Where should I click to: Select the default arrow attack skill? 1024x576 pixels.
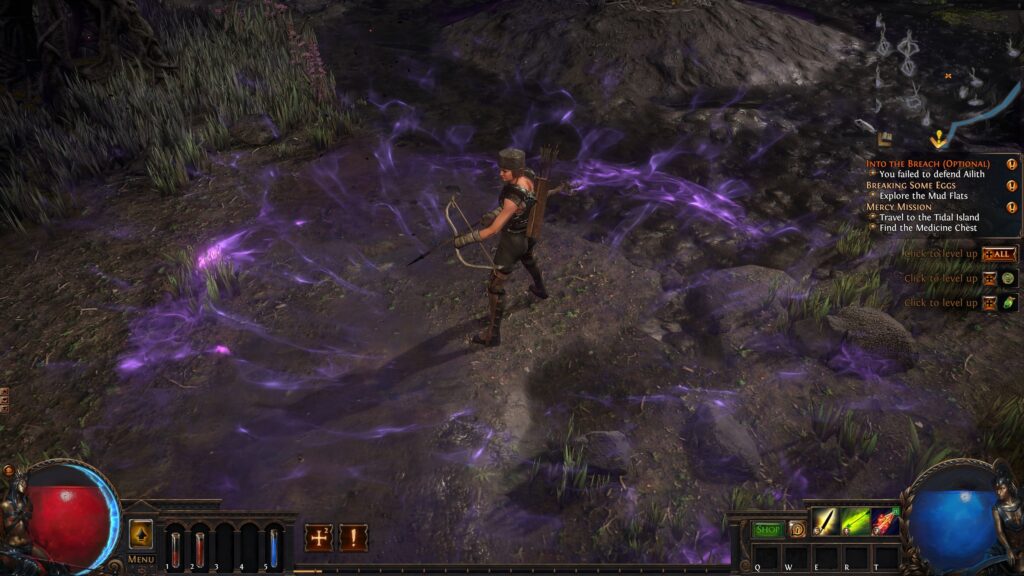coord(825,521)
